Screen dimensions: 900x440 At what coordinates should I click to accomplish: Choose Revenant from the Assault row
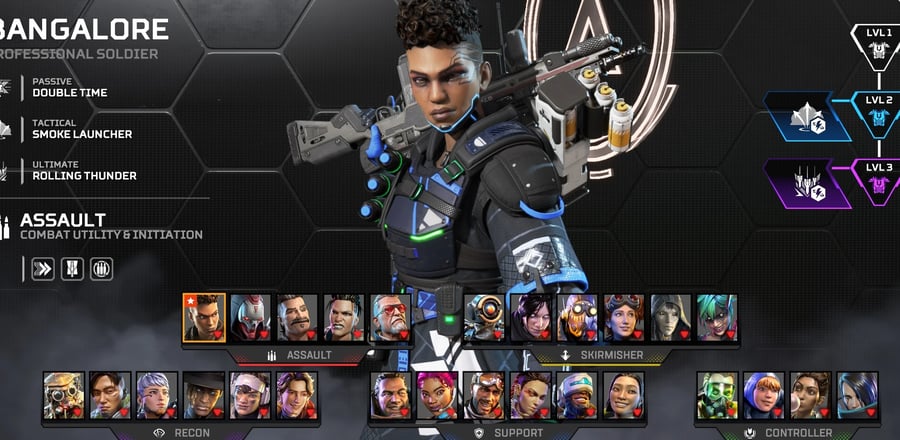[251, 317]
